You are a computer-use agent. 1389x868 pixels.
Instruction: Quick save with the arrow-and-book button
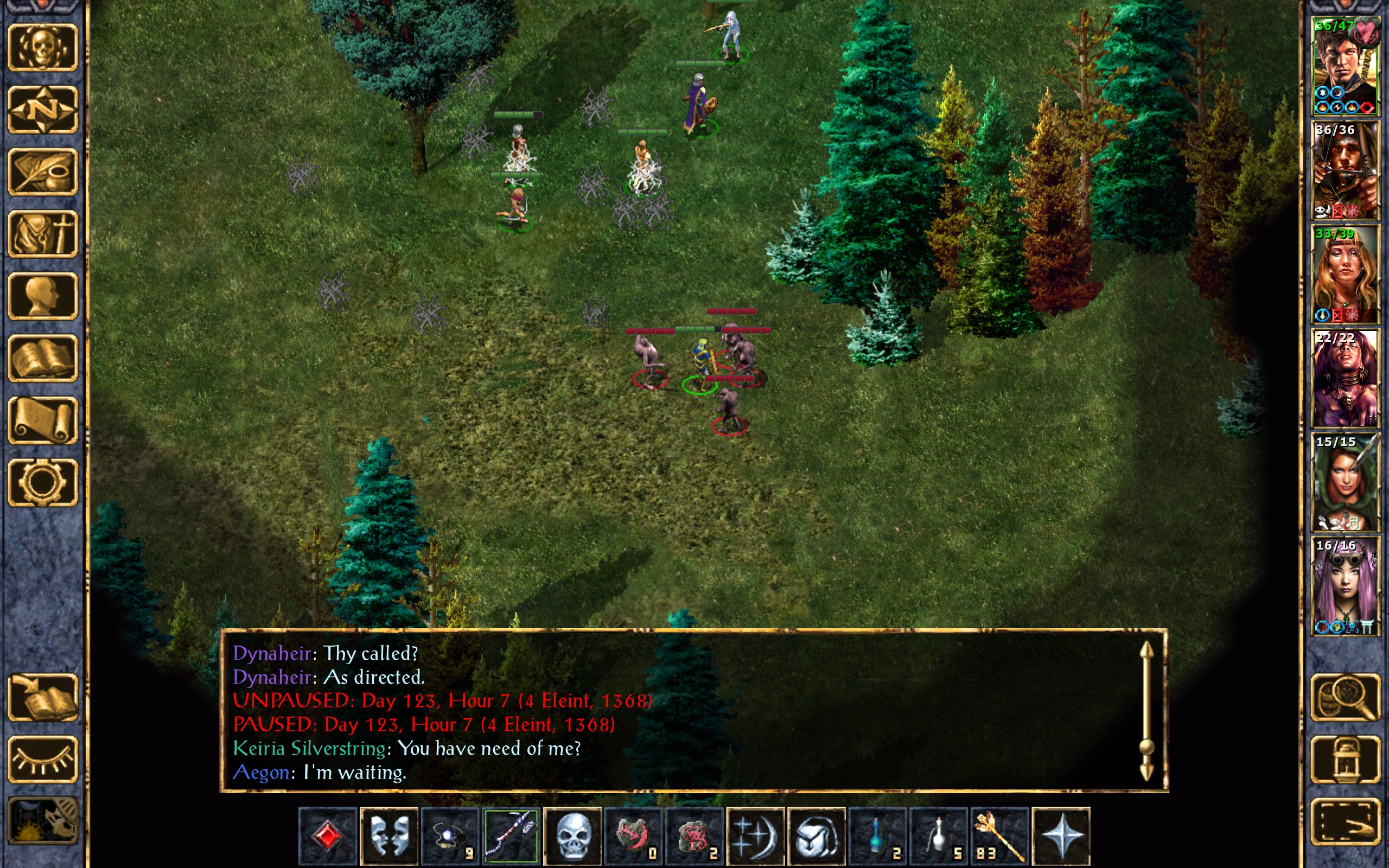pos(43,698)
